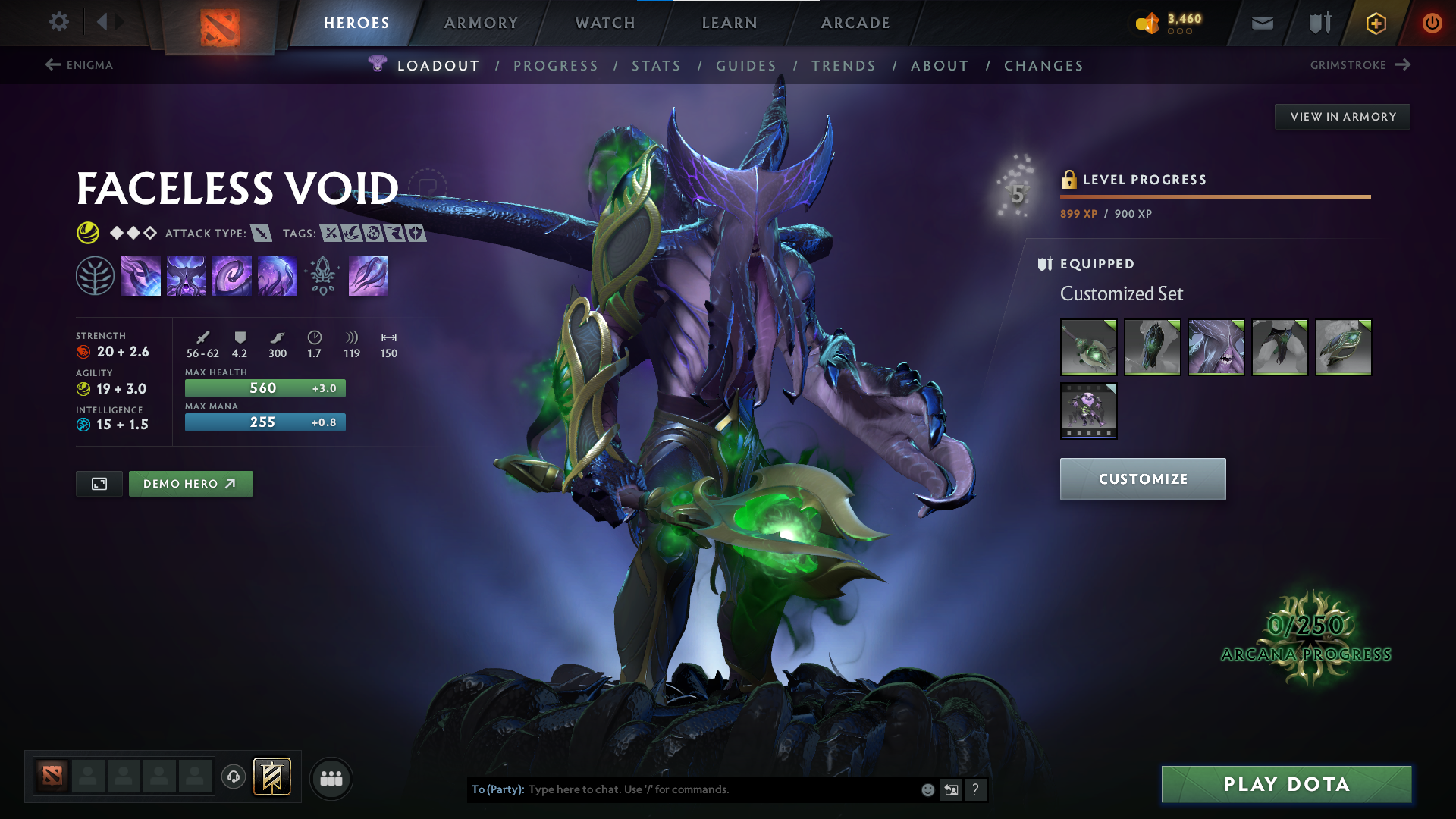Switch to the Watch tab
Screen dimensions: 1456x819
[606, 23]
